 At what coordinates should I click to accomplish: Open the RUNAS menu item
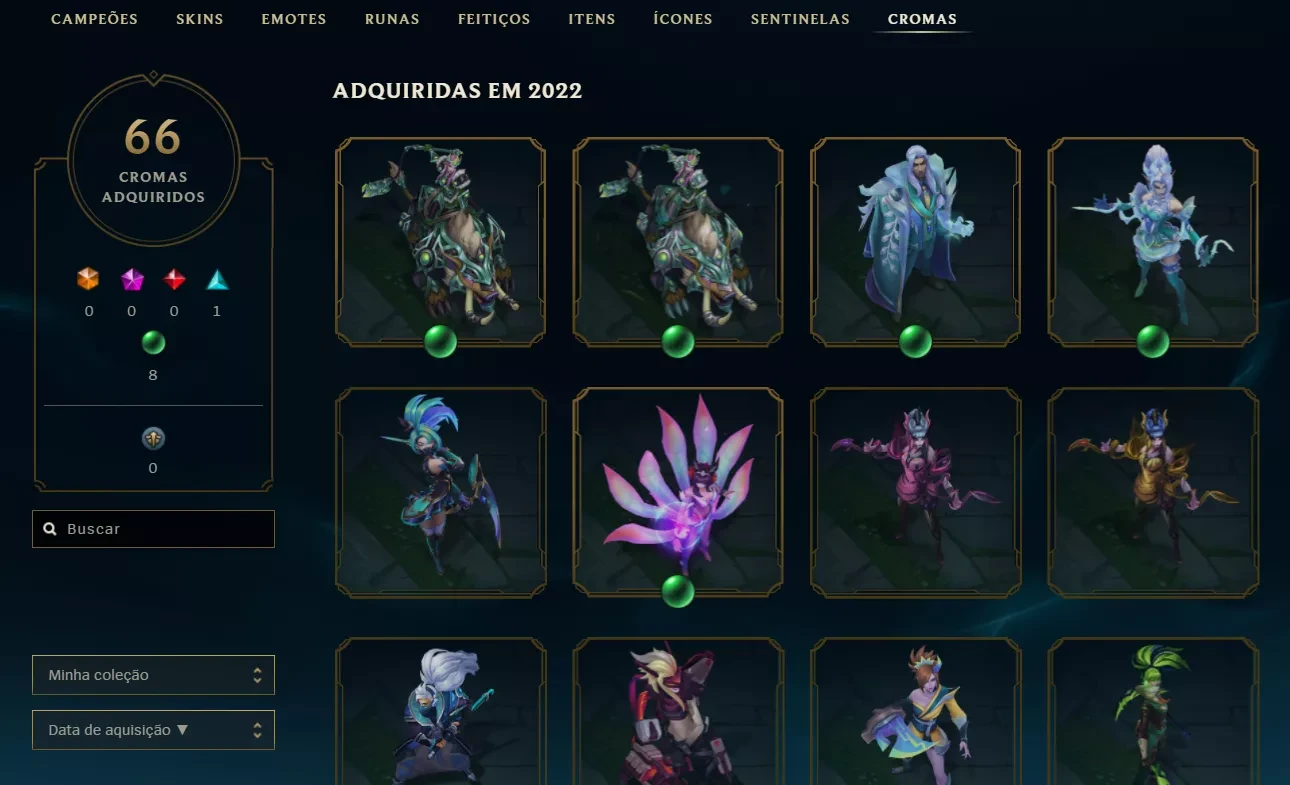(x=391, y=18)
